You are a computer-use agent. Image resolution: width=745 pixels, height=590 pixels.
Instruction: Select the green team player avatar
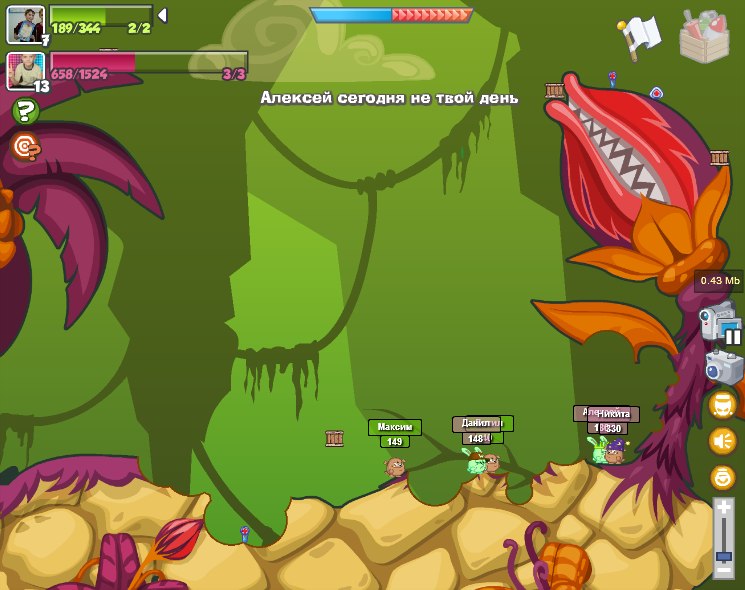(26, 24)
